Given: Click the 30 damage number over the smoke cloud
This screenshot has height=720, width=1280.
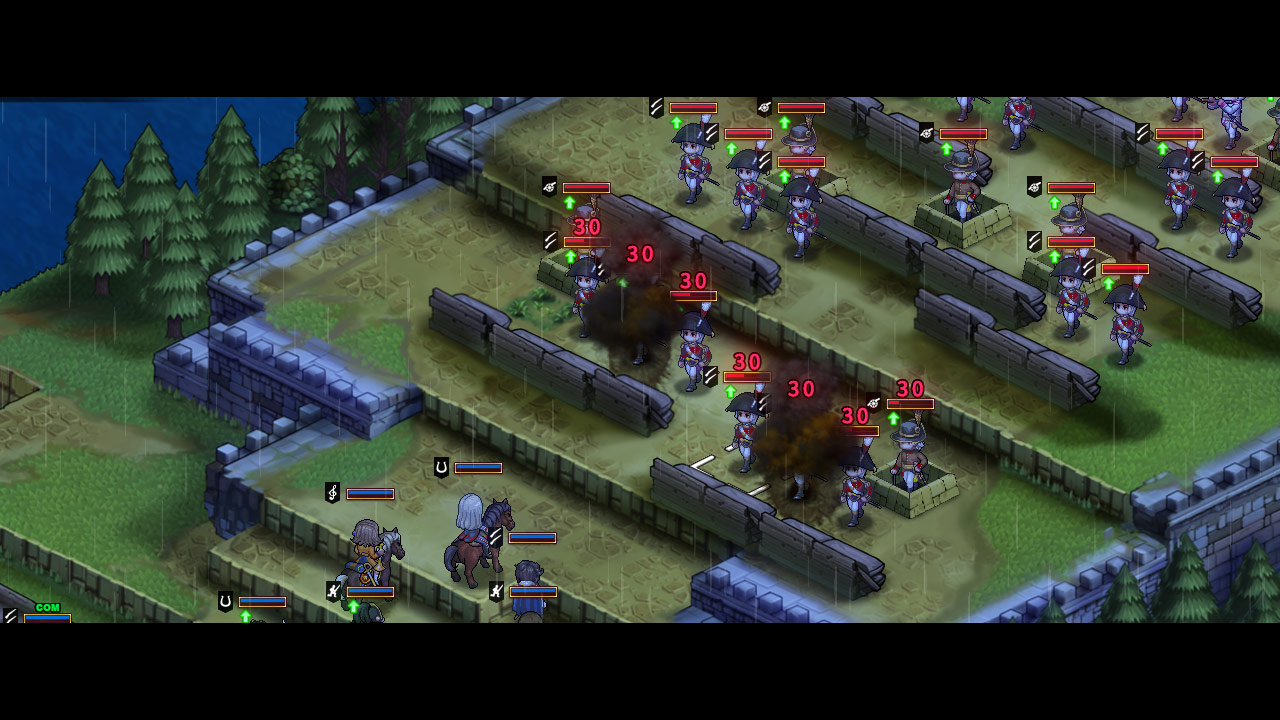Looking at the screenshot, I should (x=641, y=254).
